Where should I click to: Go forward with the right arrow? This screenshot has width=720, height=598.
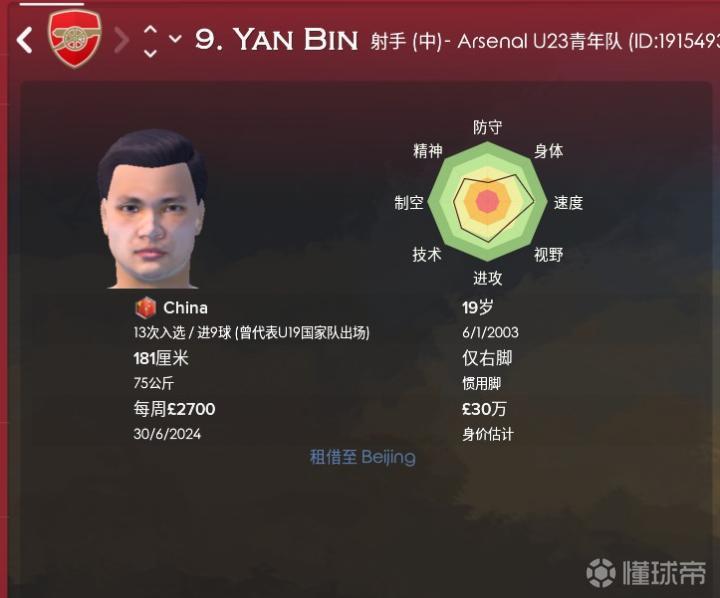tap(121, 40)
